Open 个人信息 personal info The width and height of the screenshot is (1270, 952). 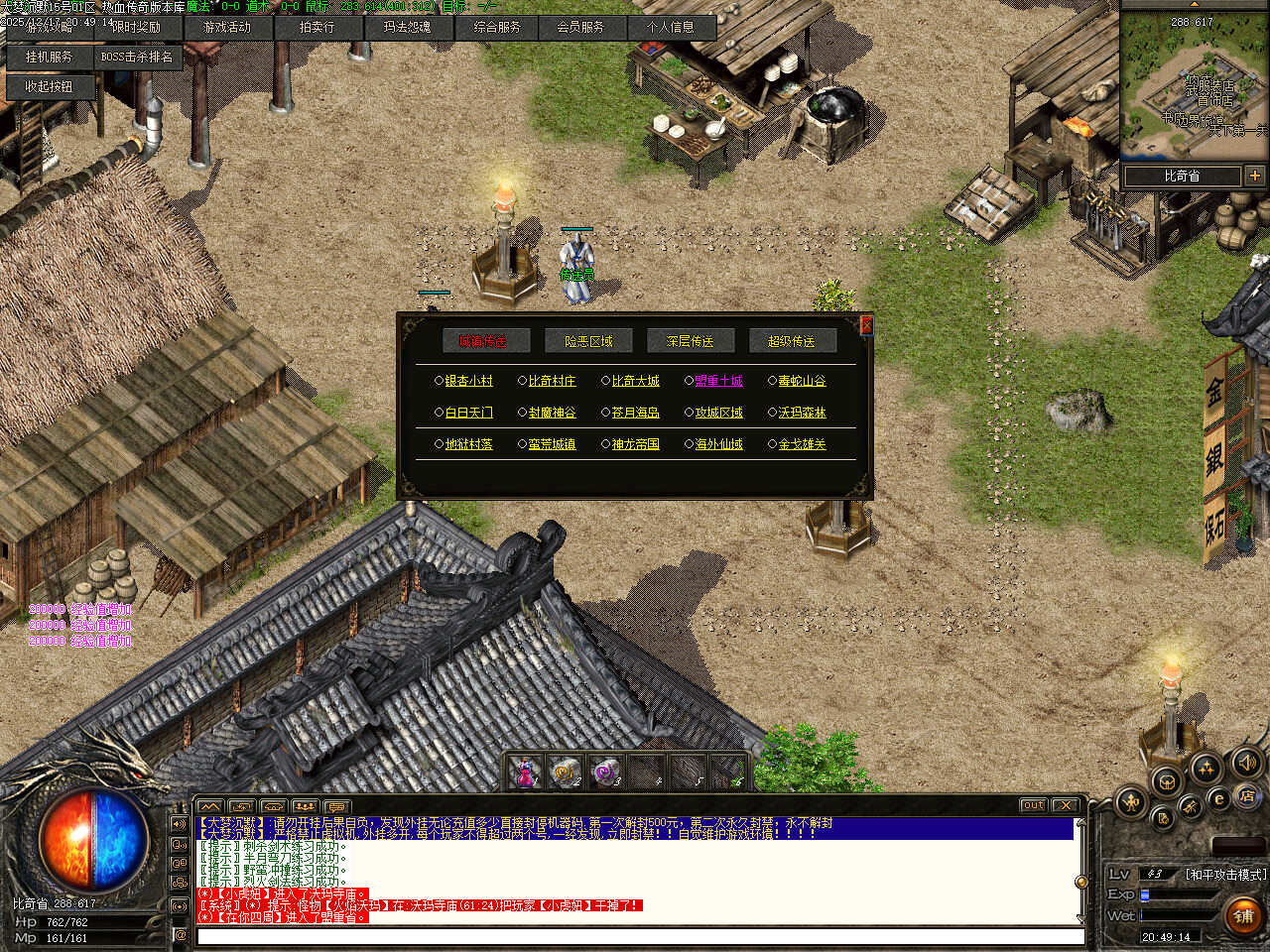672,28
